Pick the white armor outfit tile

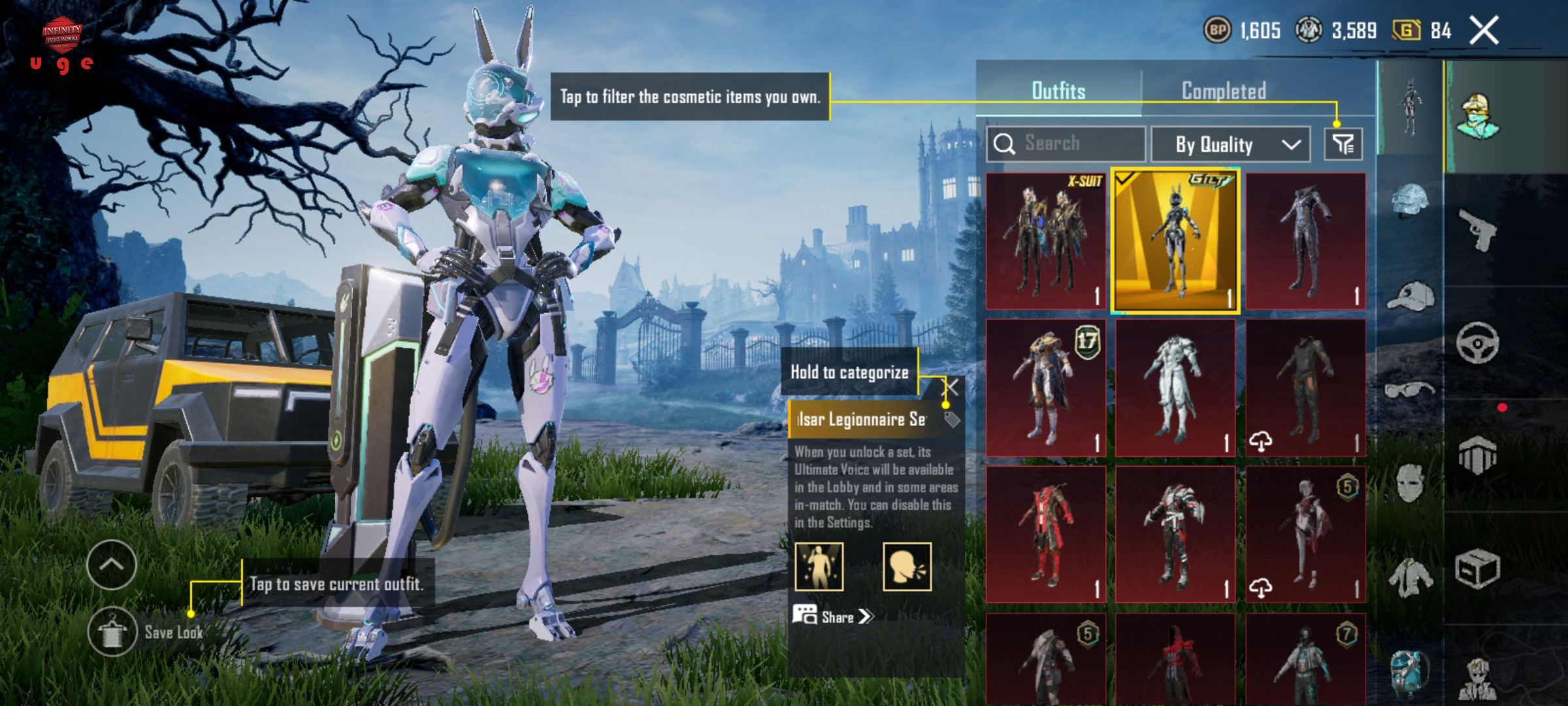[1175, 388]
